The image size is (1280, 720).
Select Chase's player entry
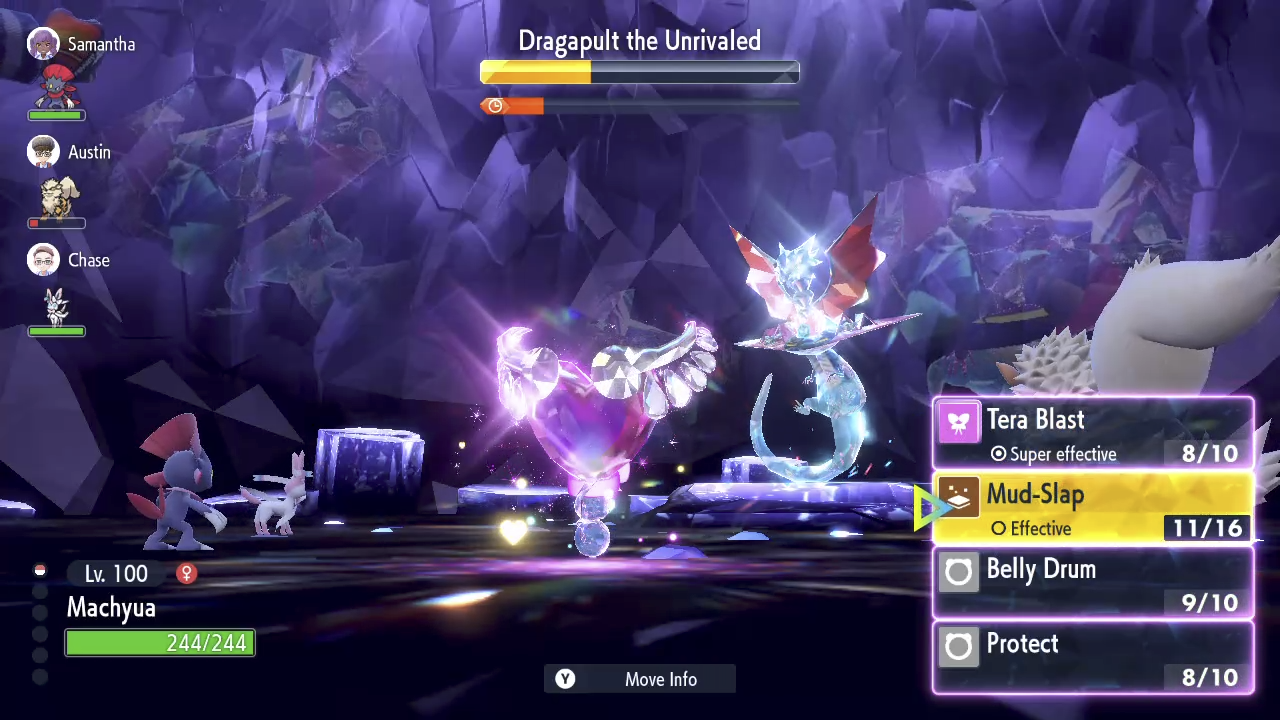(70, 260)
